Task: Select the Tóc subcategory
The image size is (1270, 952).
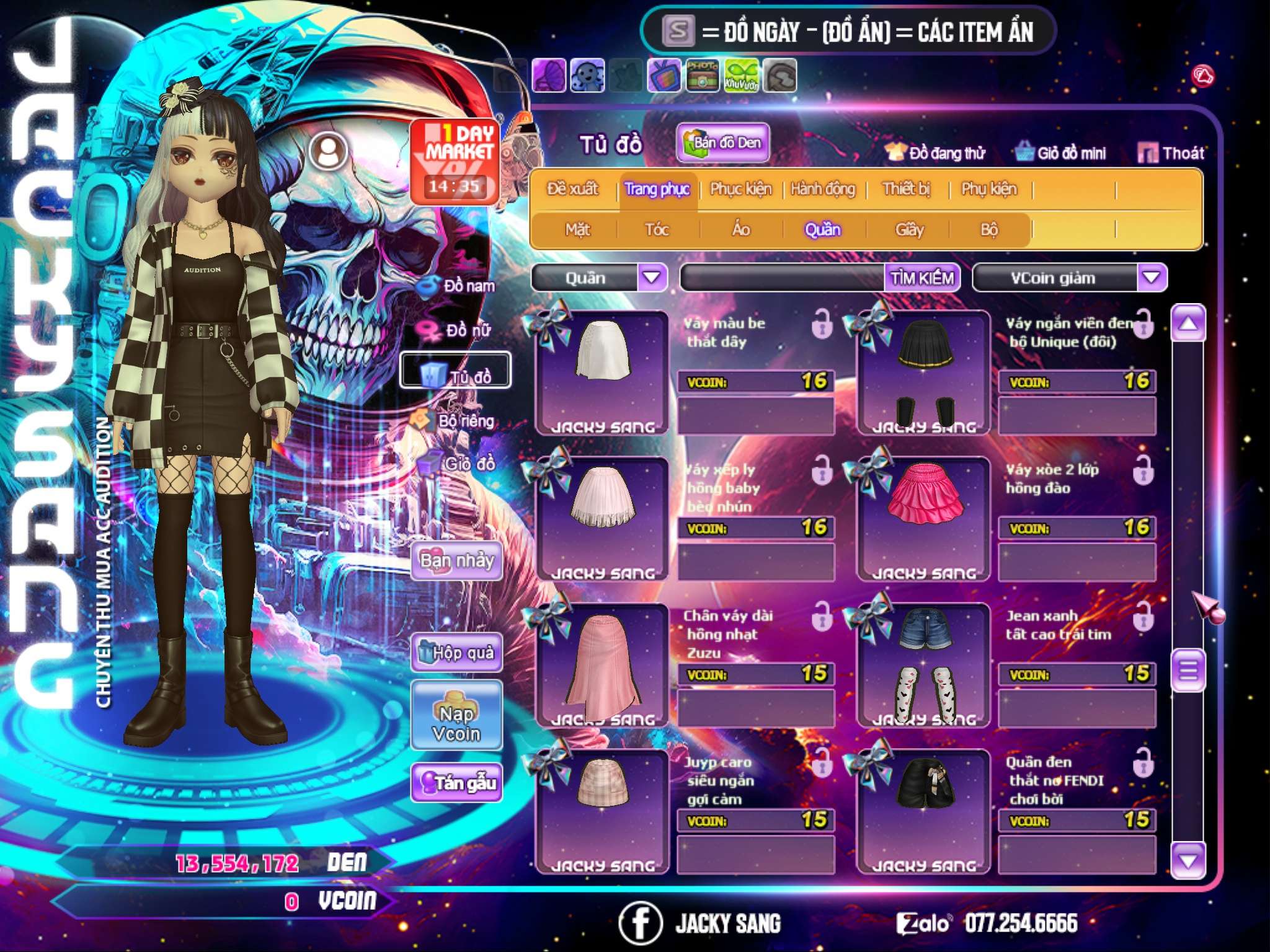Action: [x=657, y=230]
